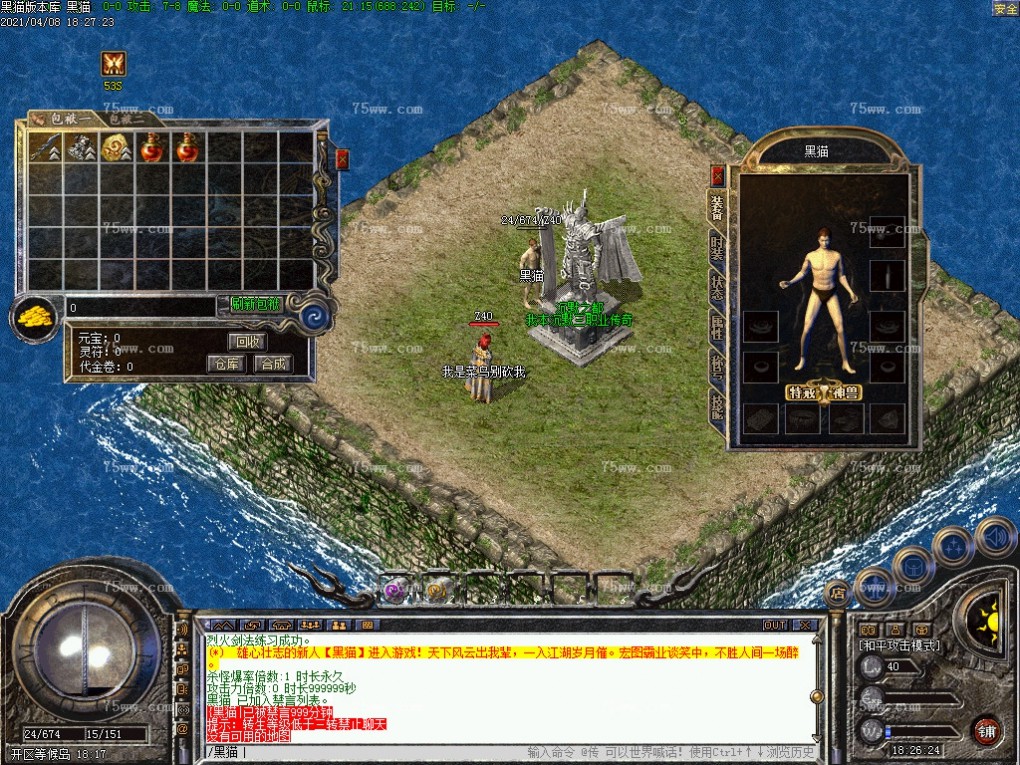Switch to the 时装 fashion tab

[717, 248]
